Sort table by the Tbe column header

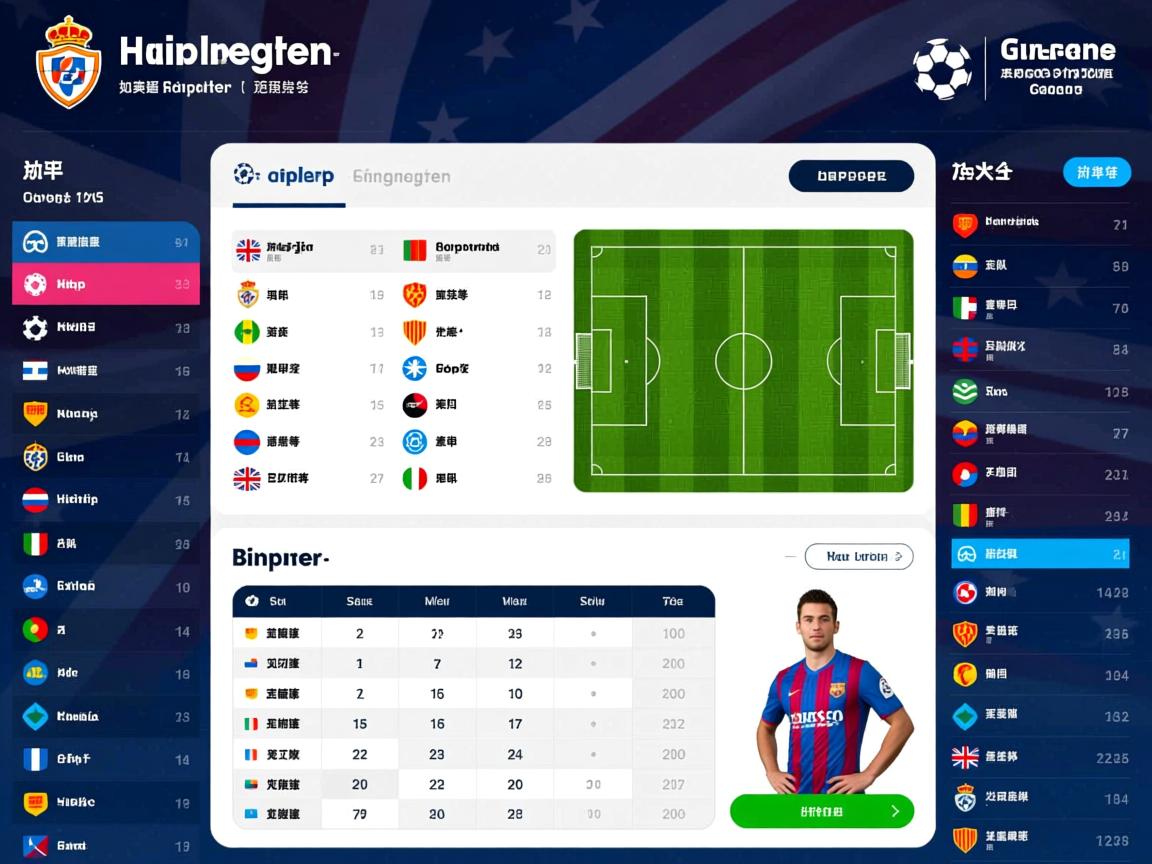click(x=673, y=601)
